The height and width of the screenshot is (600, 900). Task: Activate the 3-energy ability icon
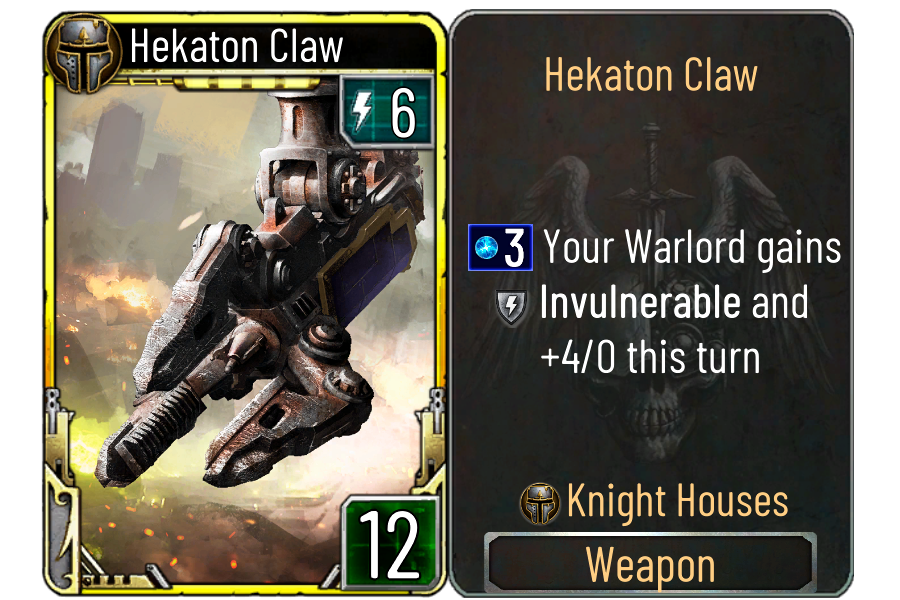(500, 250)
